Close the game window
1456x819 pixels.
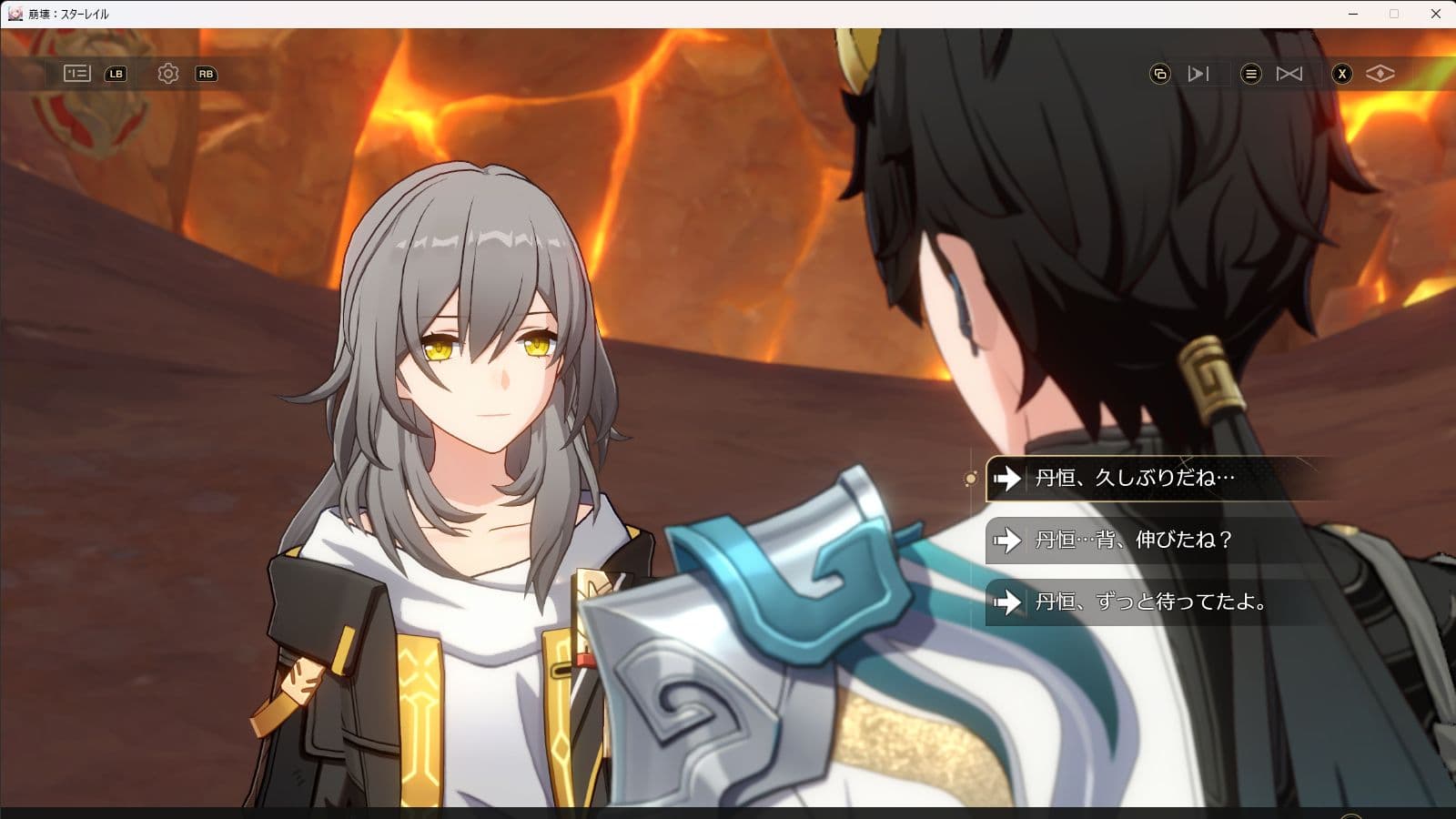click(x=1436, y=14)
